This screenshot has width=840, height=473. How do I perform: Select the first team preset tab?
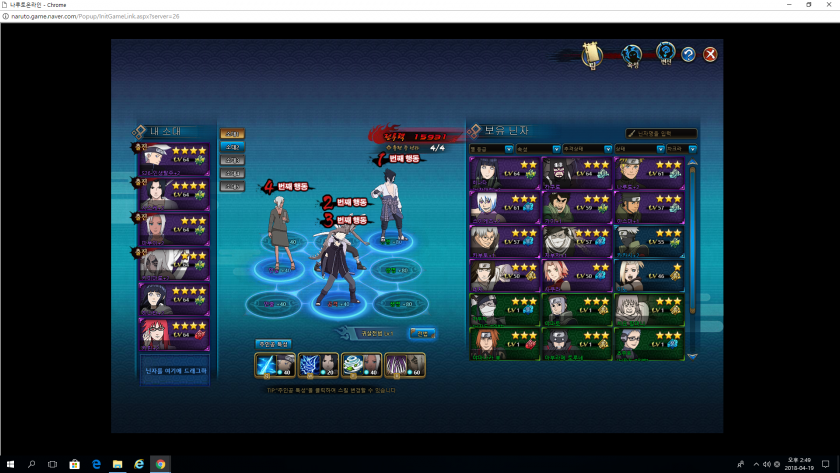[x=232, y=134]
